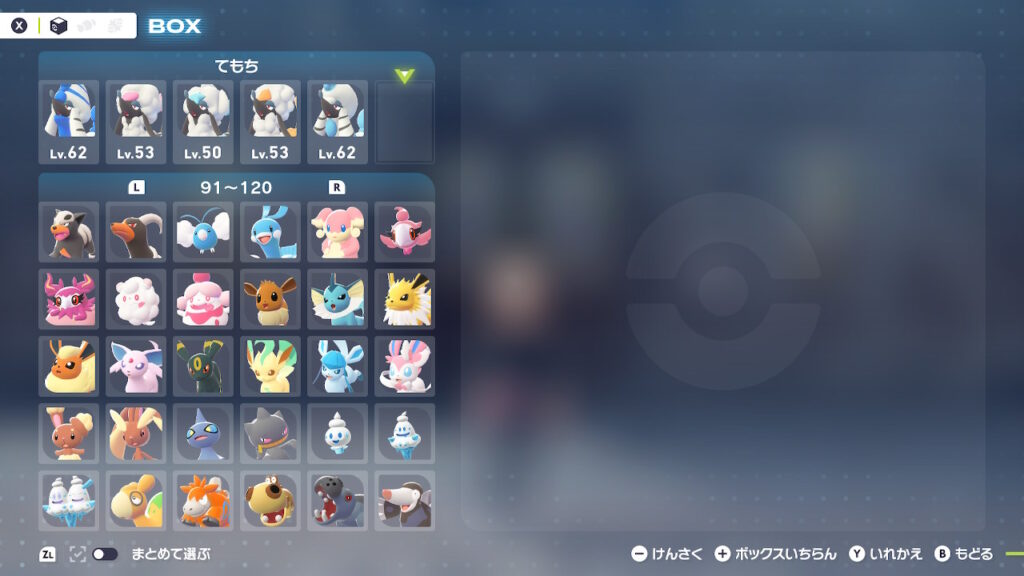Select Glaceon in the box
Viewport: 1024px width, 576px height.
(x=337, y=366)
